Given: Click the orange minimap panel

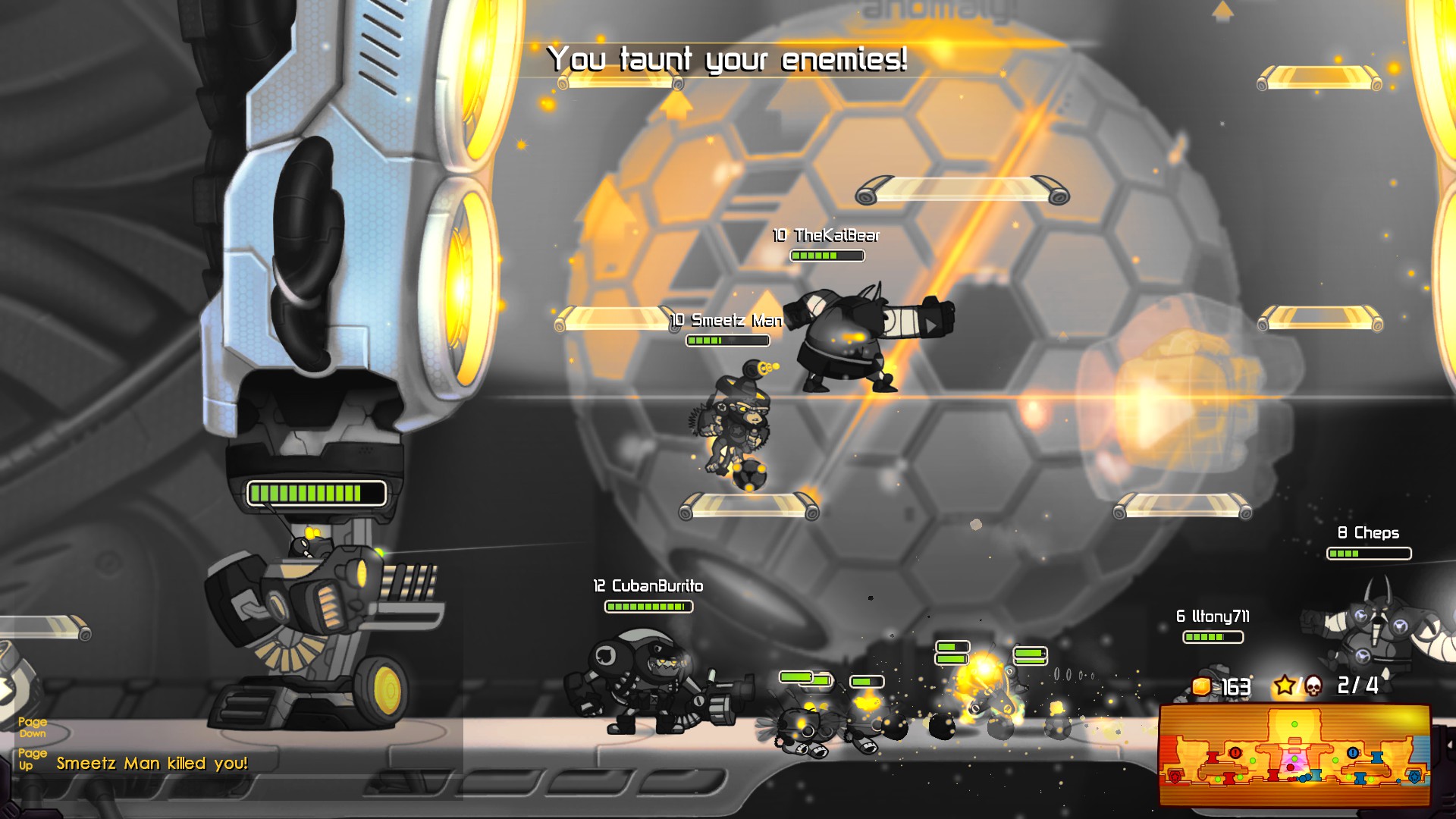Looking at the screenshot, I should 1294,755.
